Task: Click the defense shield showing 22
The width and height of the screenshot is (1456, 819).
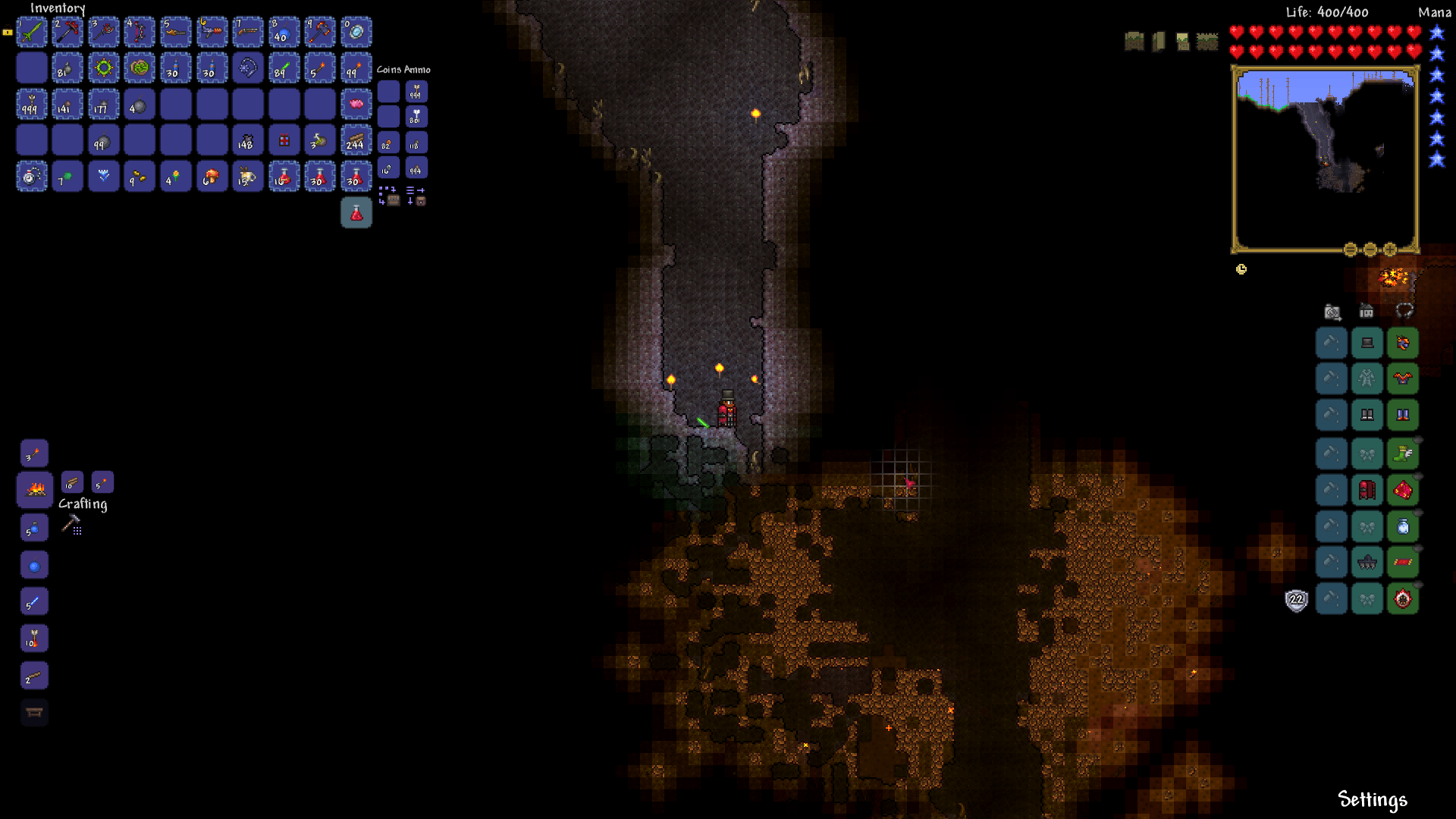Action: click(1296, 600)
